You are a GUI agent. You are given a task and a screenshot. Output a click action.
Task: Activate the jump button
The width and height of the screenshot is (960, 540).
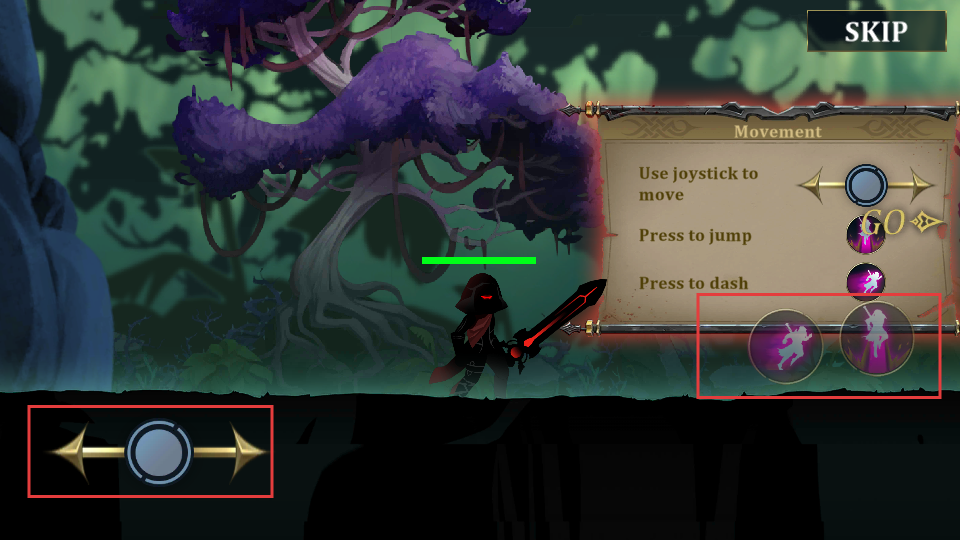tap(876, 338)
